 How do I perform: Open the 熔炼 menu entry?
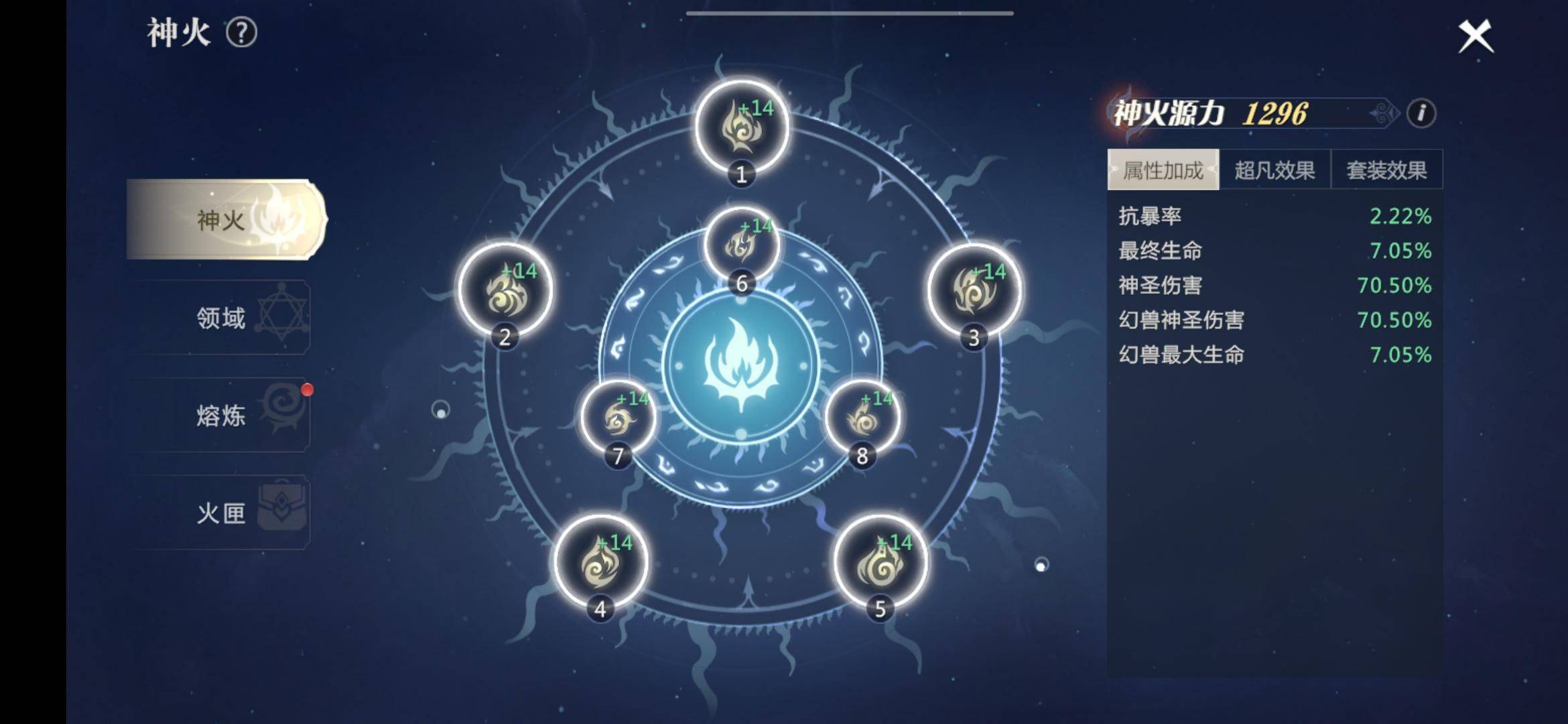tap(221, 416)
